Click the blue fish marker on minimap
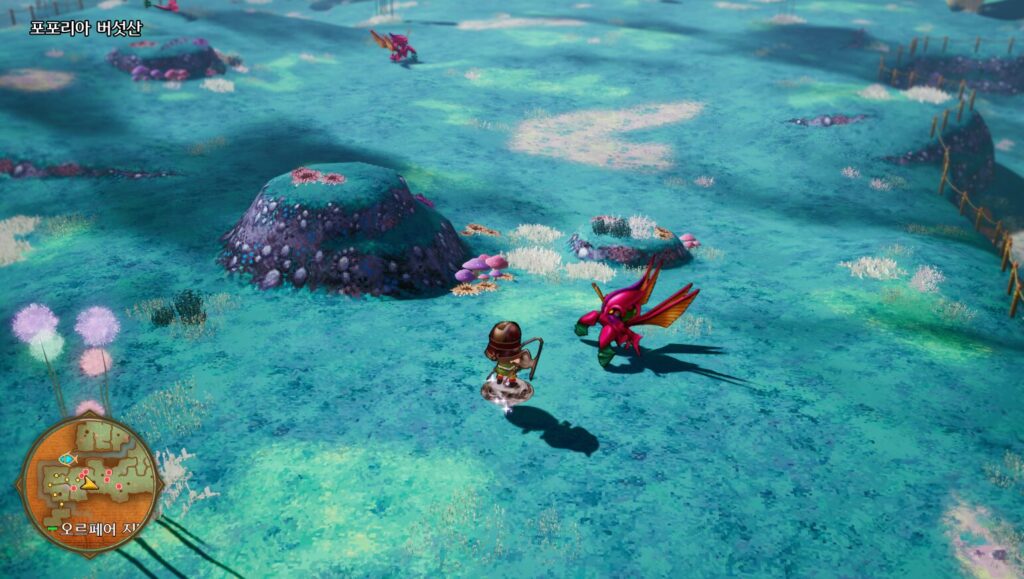Viewport: 1024px width, 579px height. pos(67,459)
